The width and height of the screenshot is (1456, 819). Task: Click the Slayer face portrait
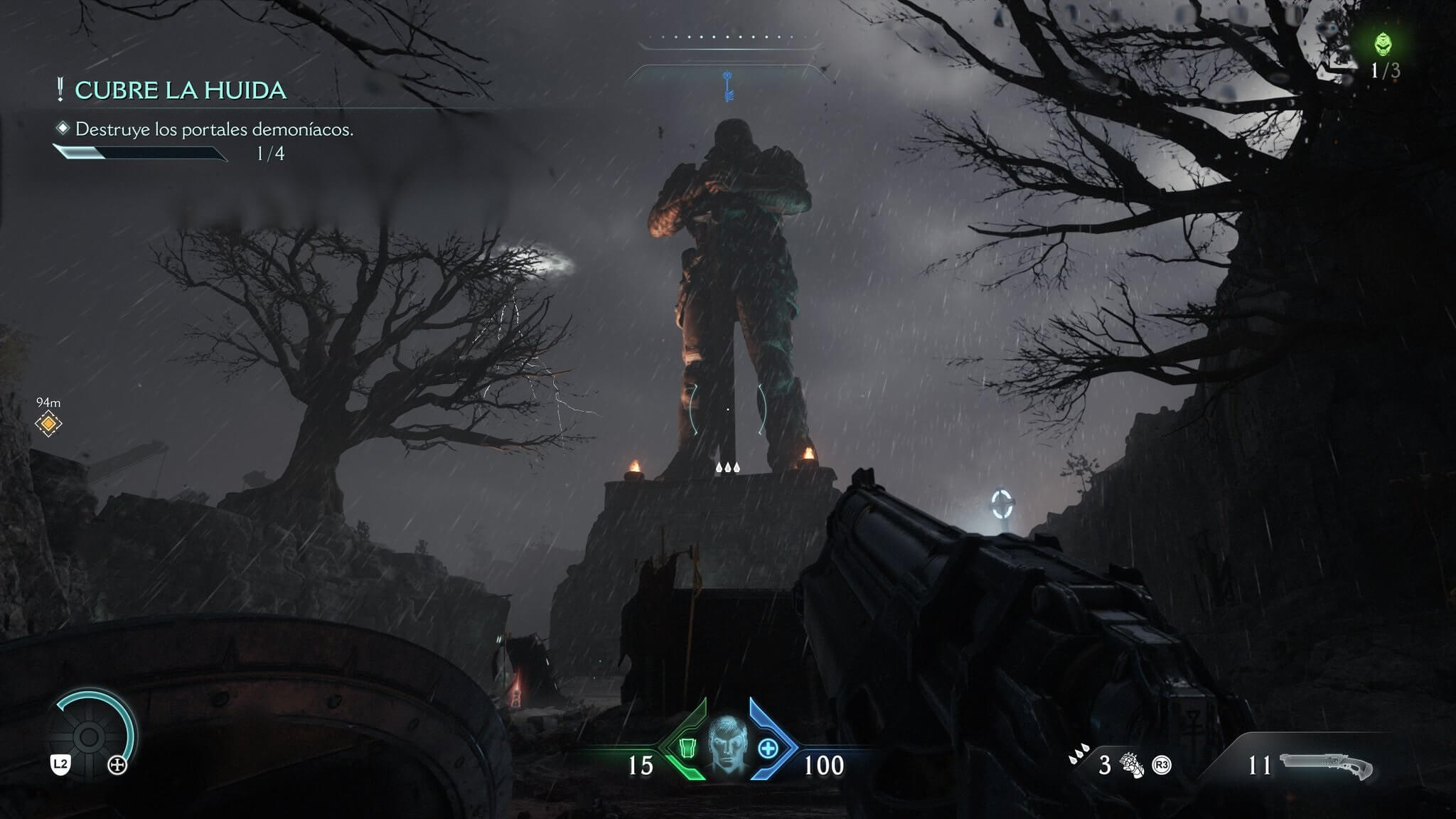coord(728,747)
